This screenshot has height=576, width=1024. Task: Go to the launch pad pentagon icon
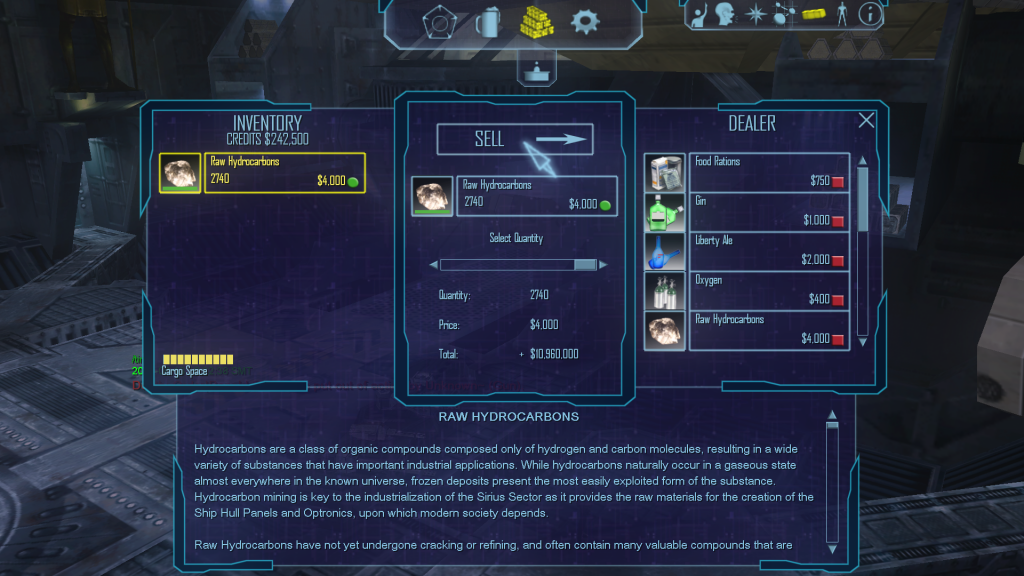coord(438,21)
